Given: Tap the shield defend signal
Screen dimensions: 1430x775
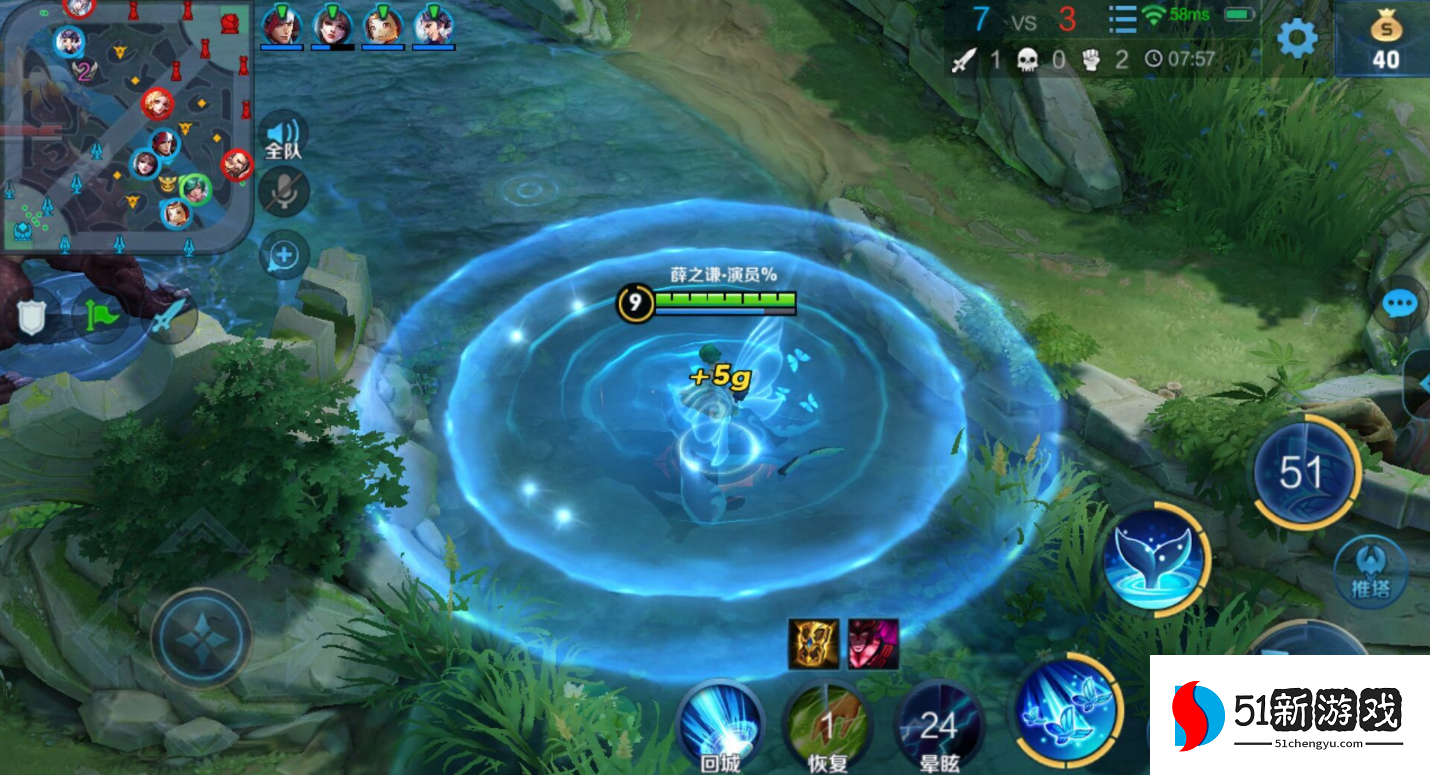Looking at the screenshot, I should coord(33,317).
